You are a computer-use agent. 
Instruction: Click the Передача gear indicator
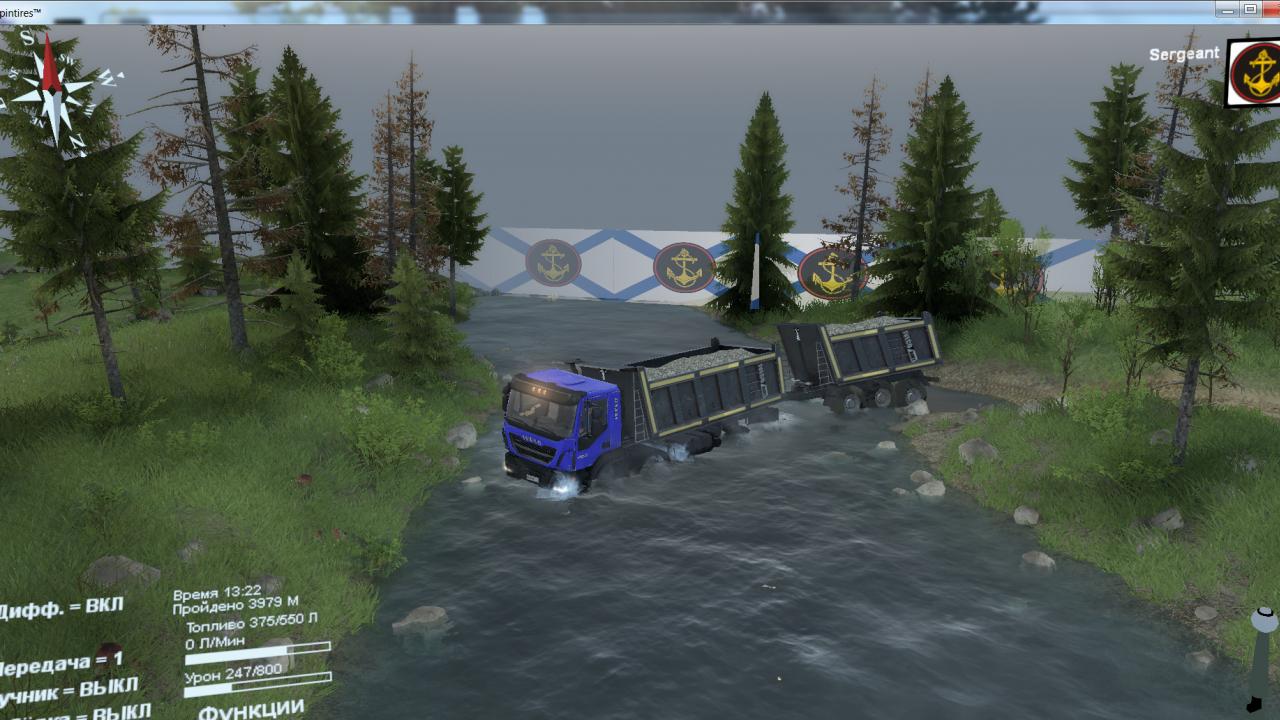click(62, 663)
